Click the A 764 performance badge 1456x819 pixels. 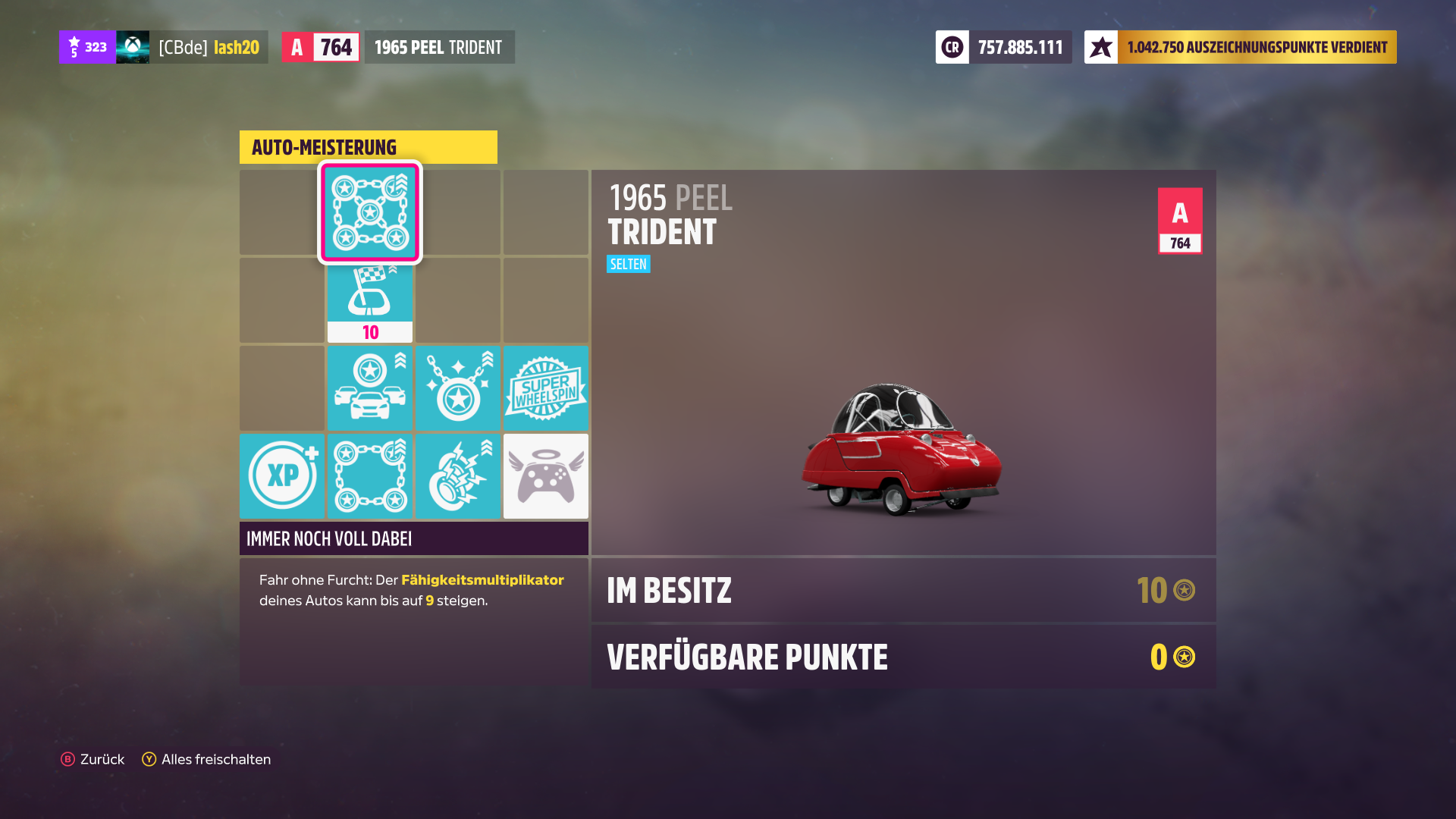(x=1179, y=219)
